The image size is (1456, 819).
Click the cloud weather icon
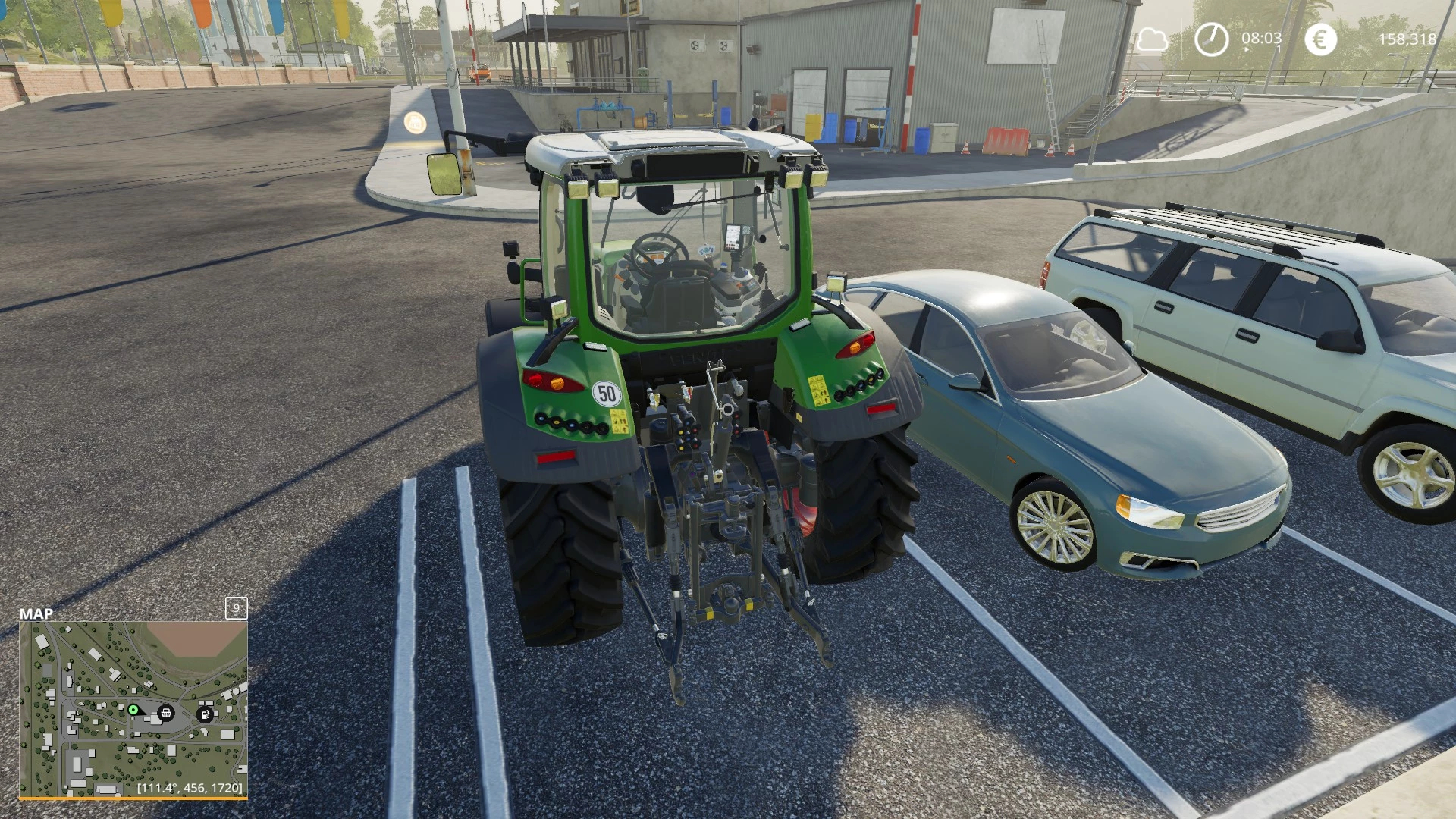(x=1152, y=39)
